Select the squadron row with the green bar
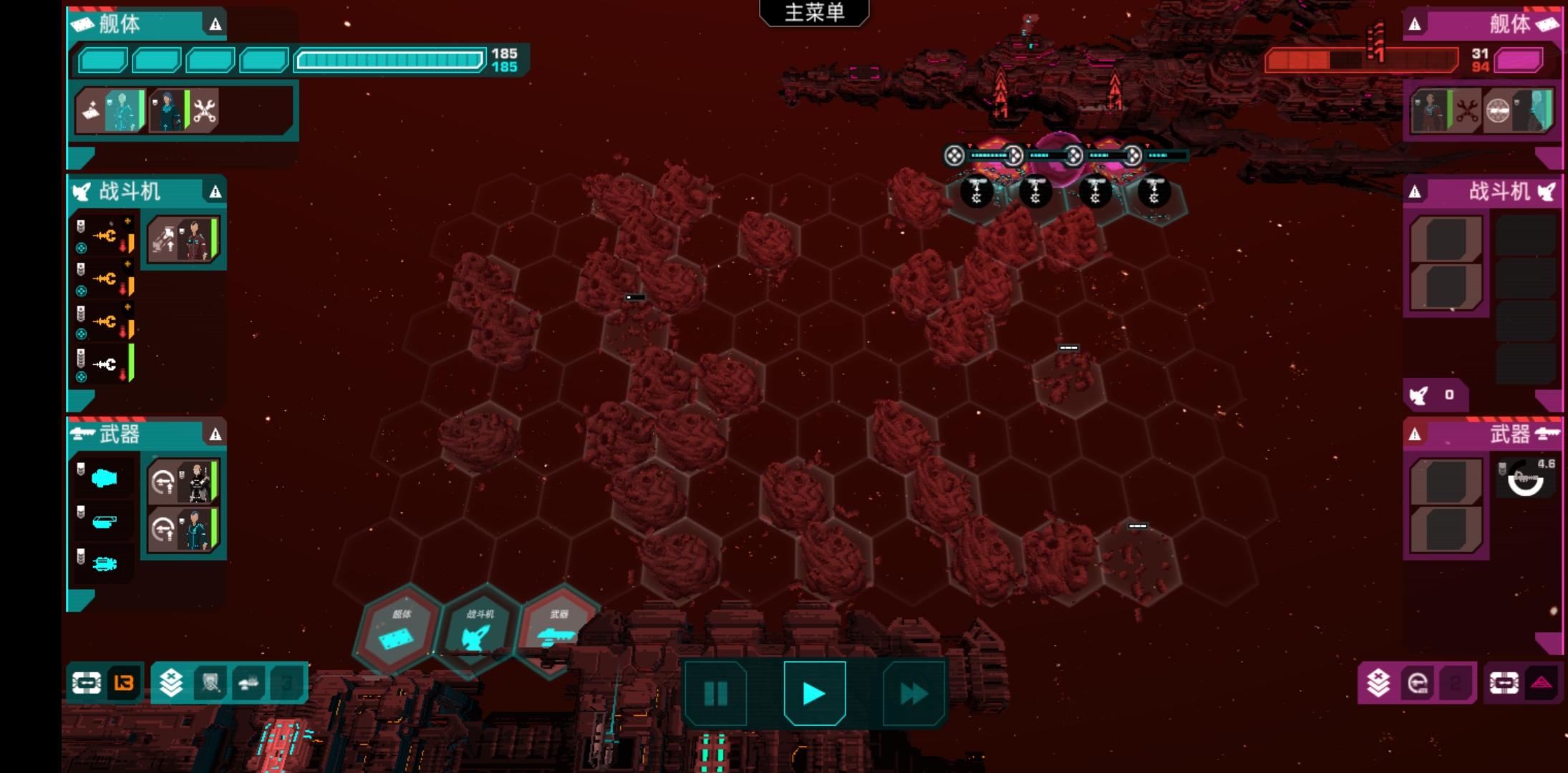This screenshot has width=1568, height=773. pyautogui.click(x=105, y=364)
